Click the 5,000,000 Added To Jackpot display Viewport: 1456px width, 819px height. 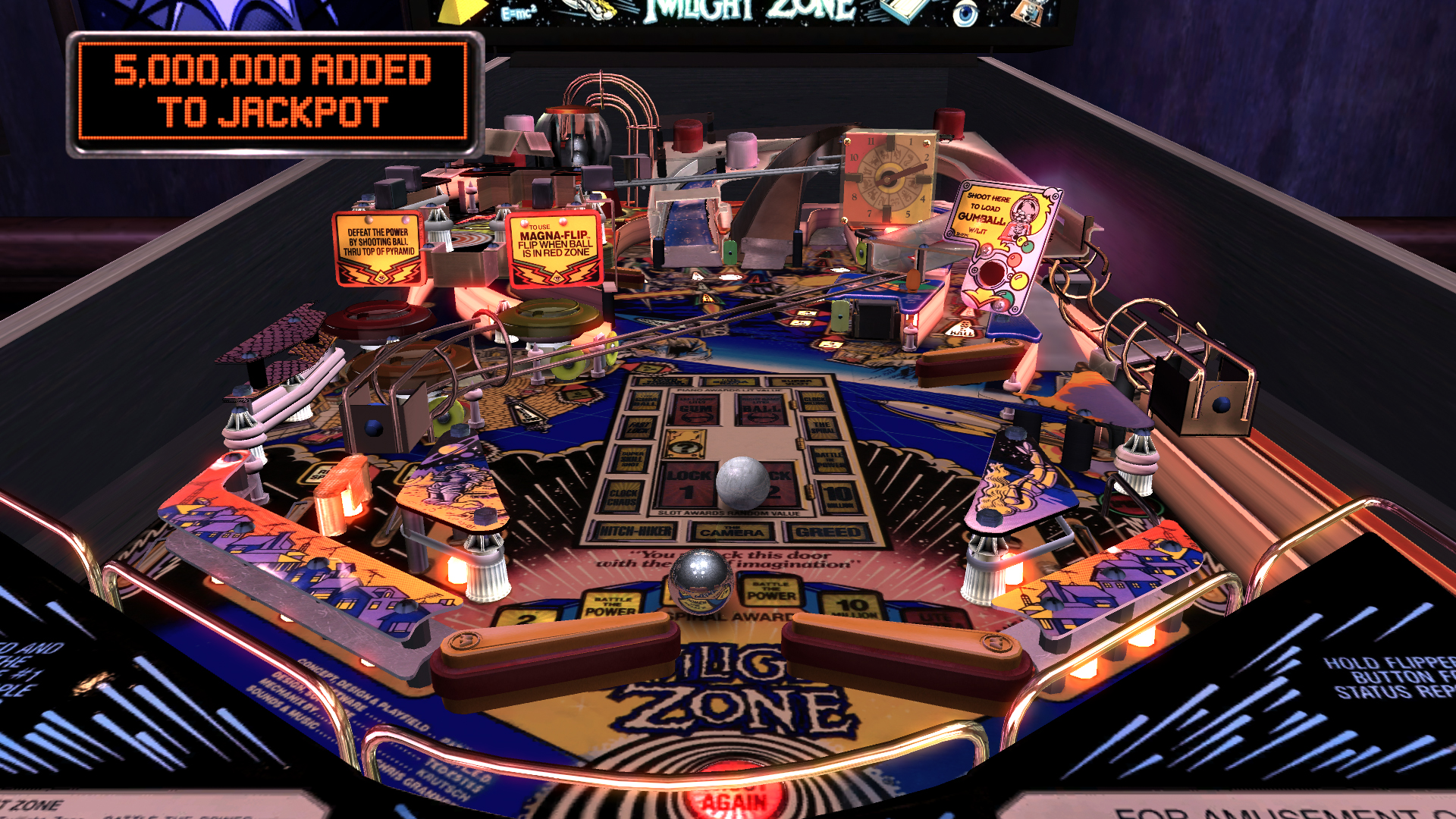(271, 91)
